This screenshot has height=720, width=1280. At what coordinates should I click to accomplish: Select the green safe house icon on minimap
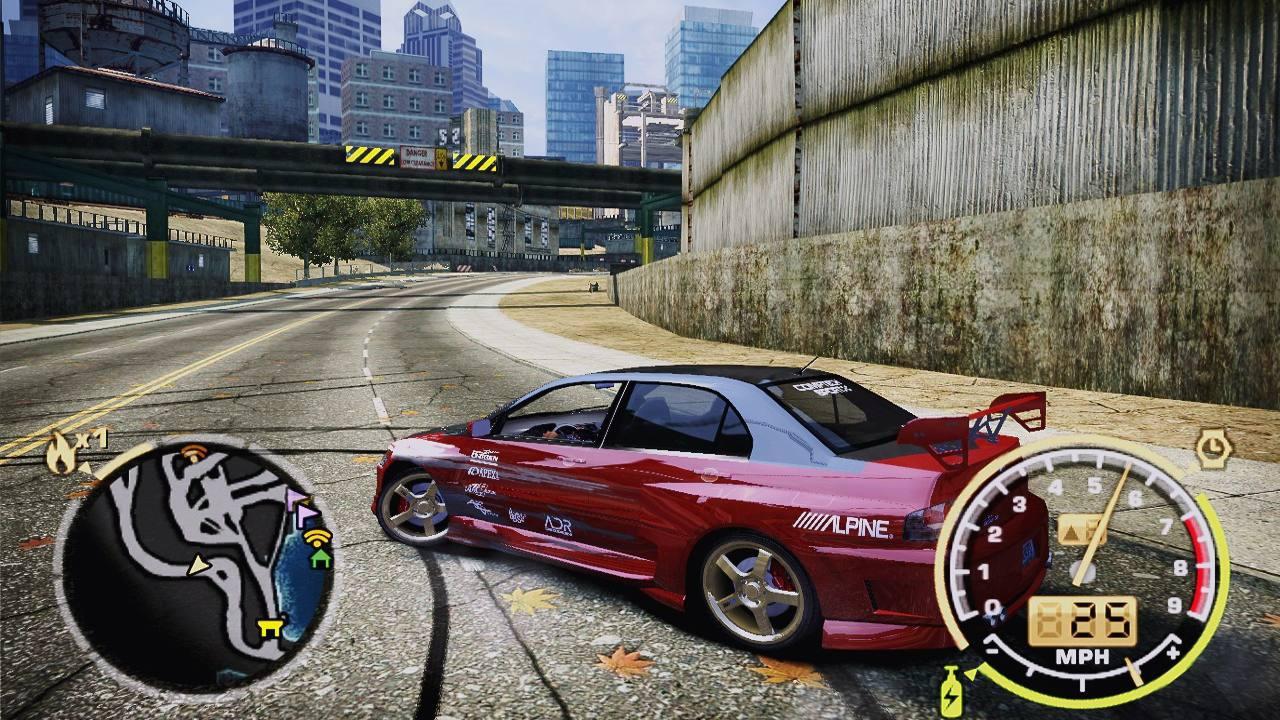[x=321, y=559]
